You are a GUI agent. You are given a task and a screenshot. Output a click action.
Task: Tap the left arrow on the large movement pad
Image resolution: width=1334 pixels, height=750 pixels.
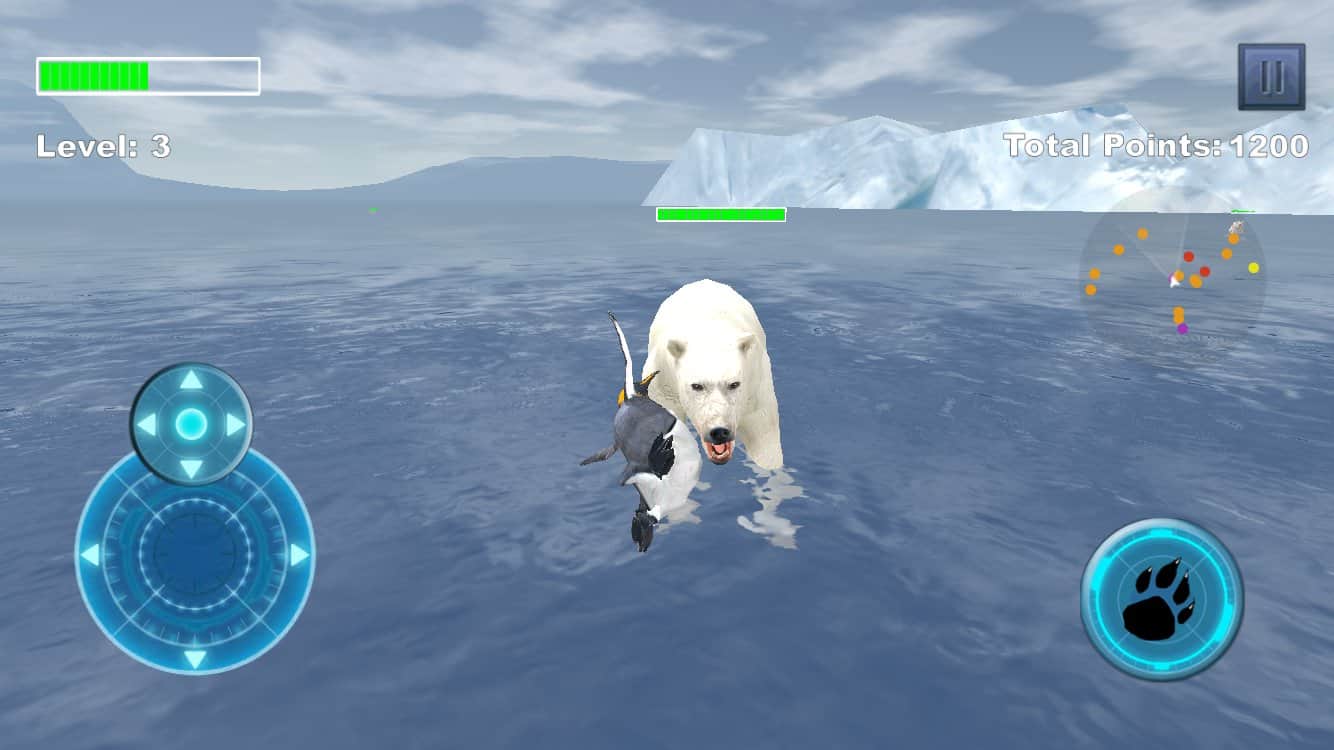pyautogui.click(x=91, y=555)
